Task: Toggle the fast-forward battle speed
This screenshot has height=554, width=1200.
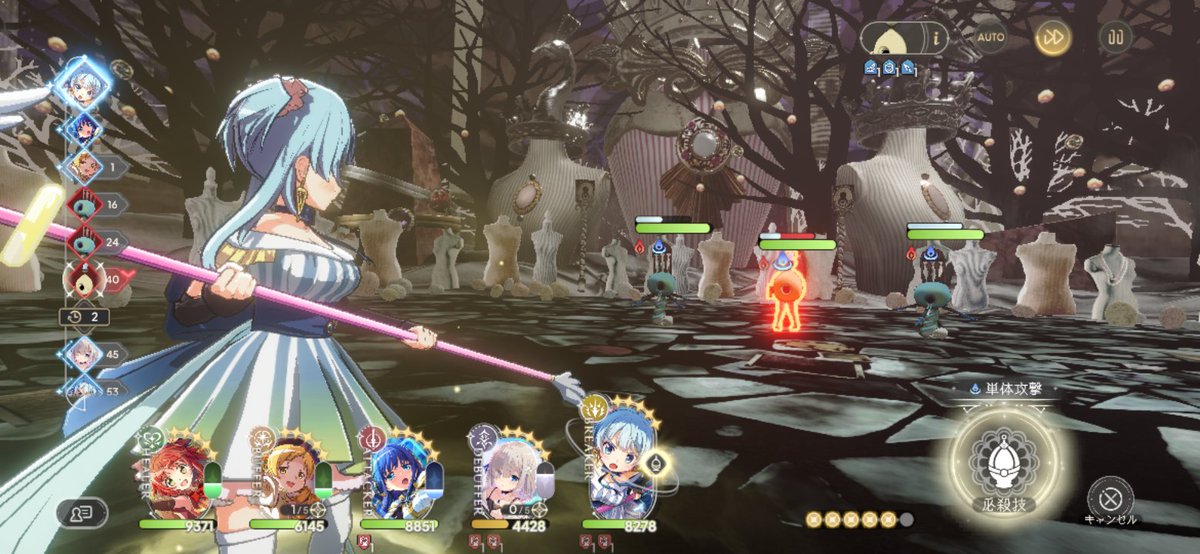Action: 1053,38
